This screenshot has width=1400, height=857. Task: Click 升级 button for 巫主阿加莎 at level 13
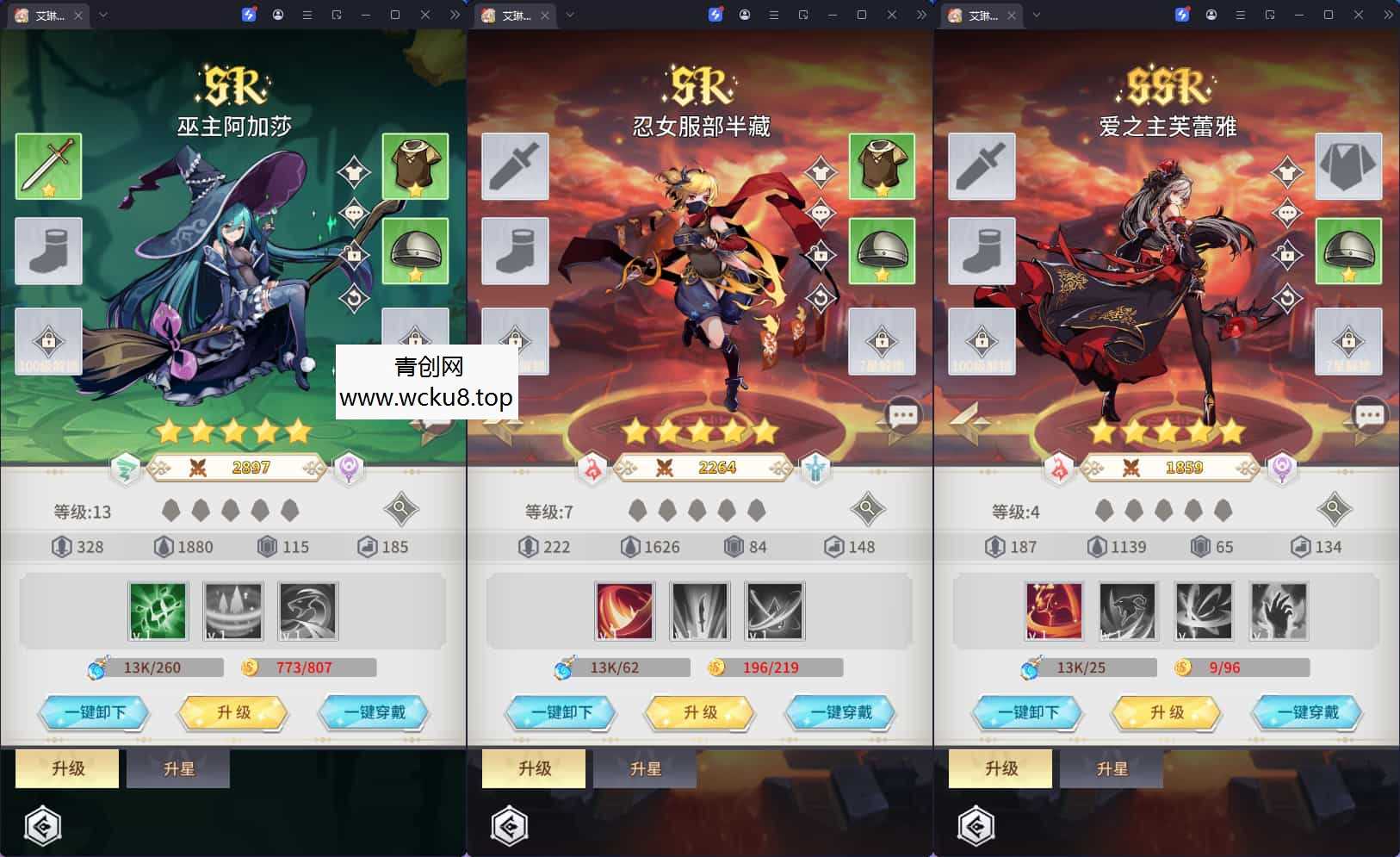click(x=233, y=712)
